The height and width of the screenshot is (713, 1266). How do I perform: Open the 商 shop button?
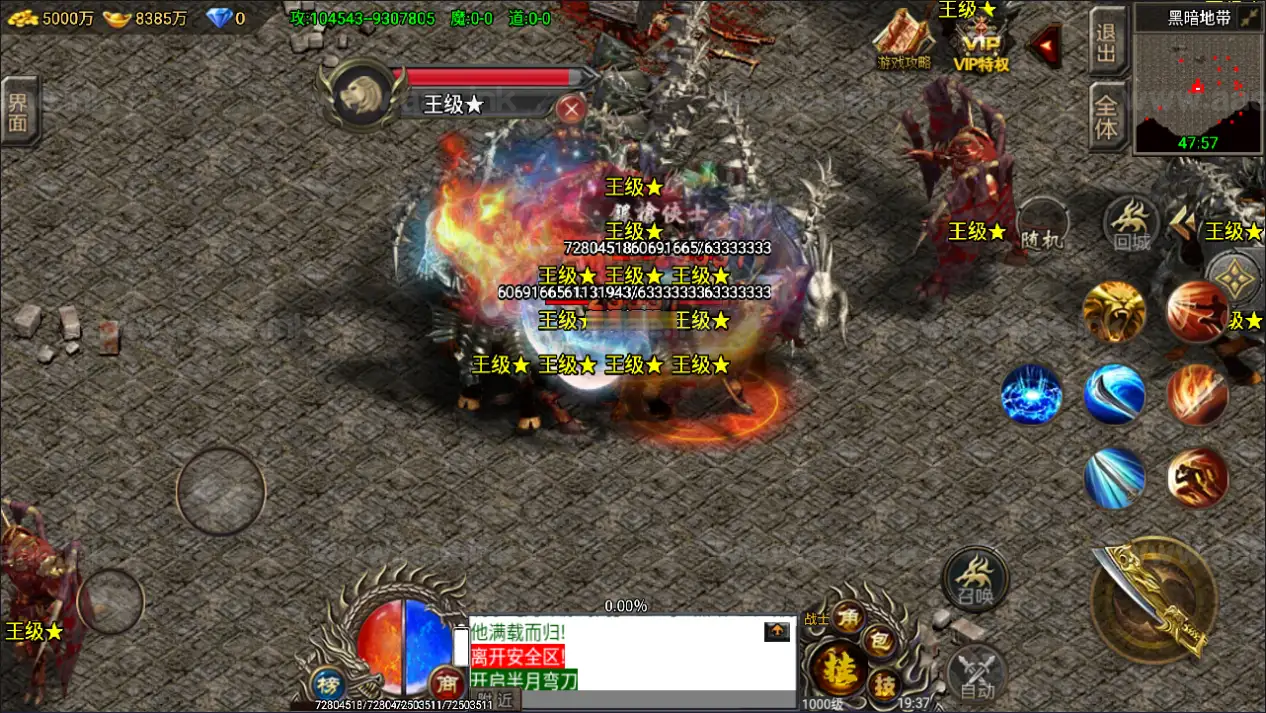click(x=446, y=684)
